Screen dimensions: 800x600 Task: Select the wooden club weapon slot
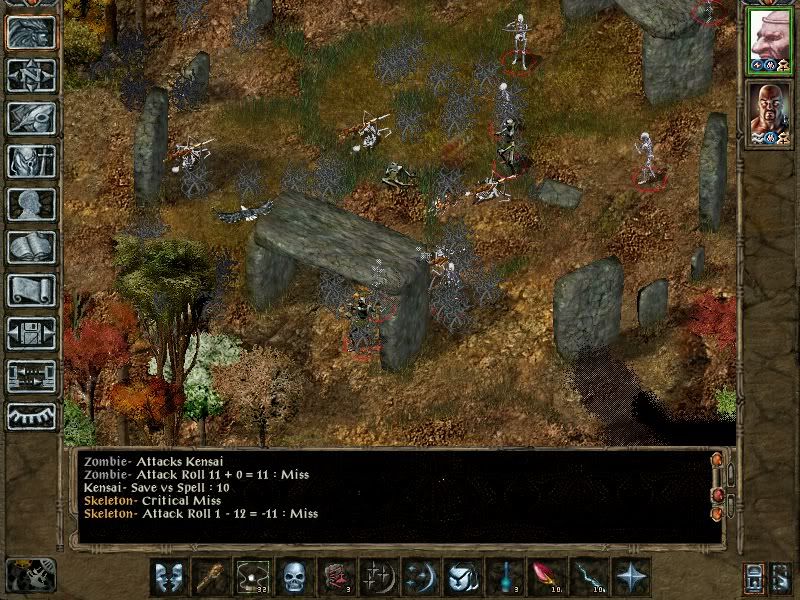click(209, 578)
